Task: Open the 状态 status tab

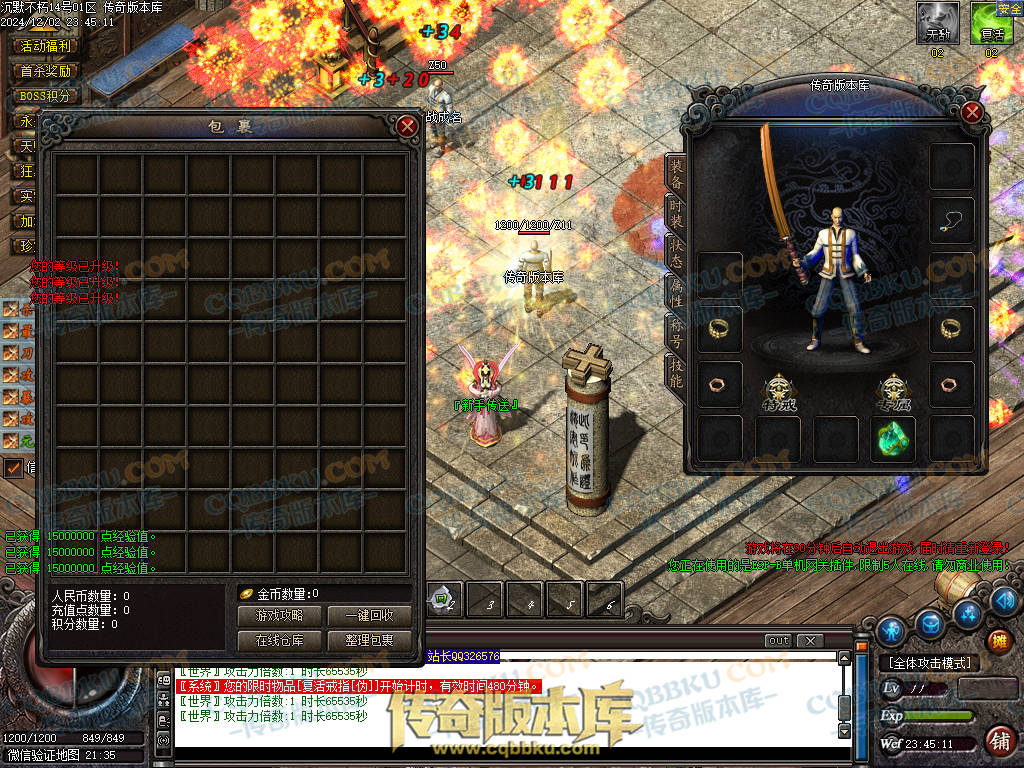Action: pos(676,251)
